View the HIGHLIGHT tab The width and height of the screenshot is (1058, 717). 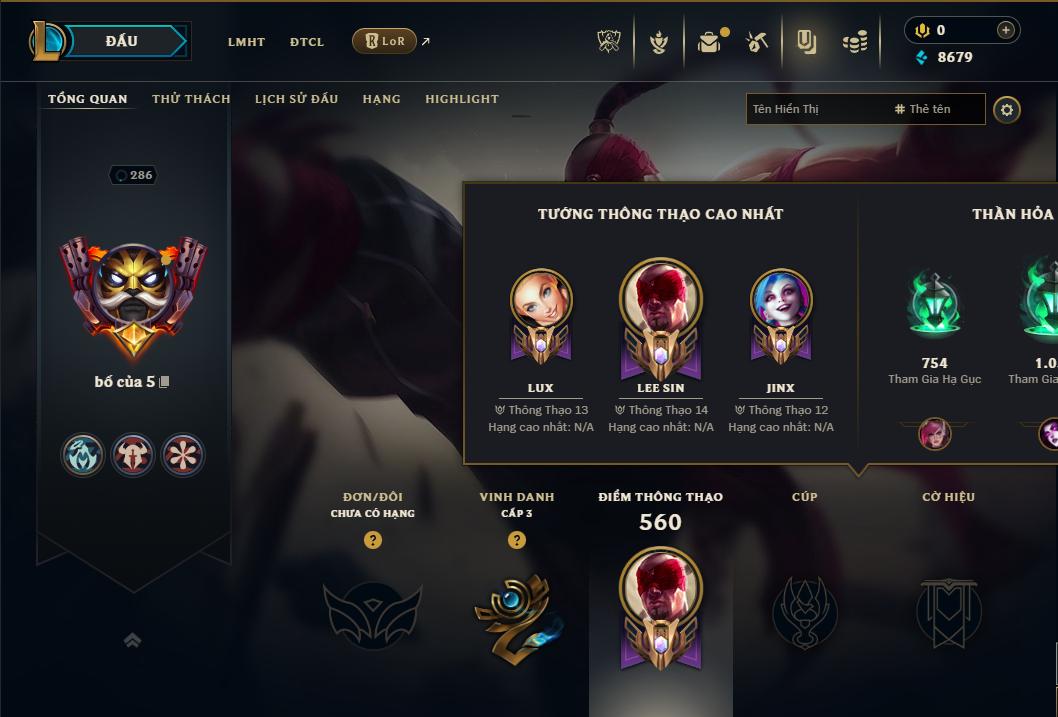[x=461, y=99]
